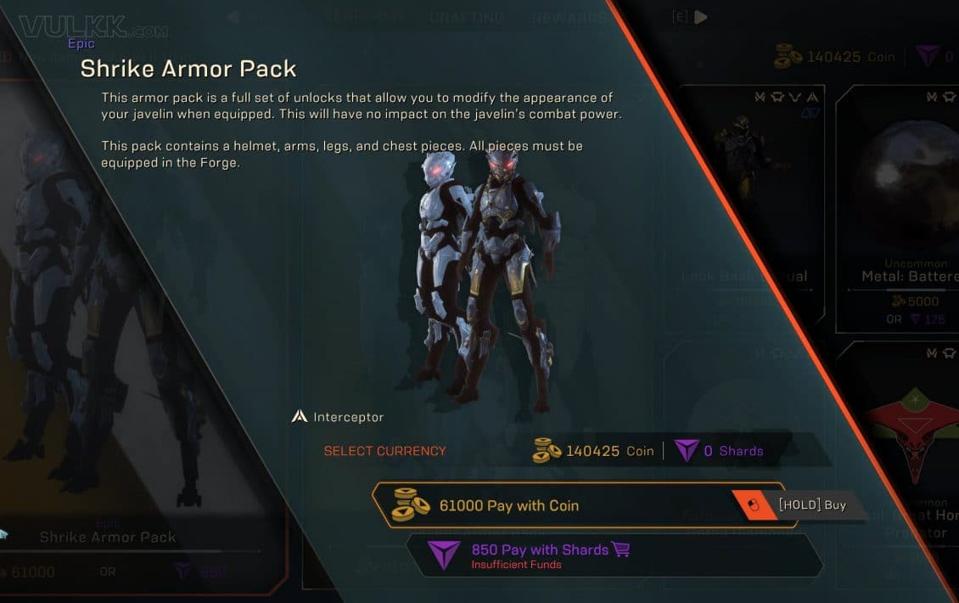Switch to the Crafting tab
The width and height of the screenshot is (959, 603).
click(466, 18)
